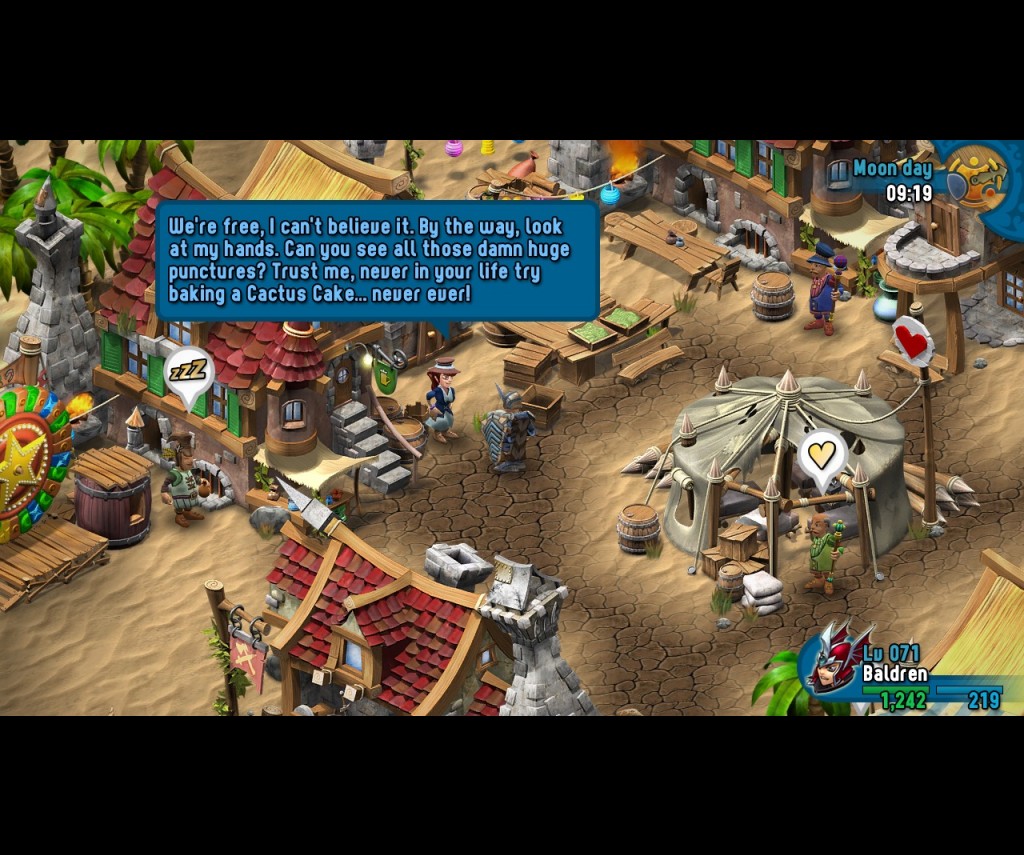Click the red heart signpost bubble
The width and height of the screenshot is (1024, 855).
click(x=911, y=343)
